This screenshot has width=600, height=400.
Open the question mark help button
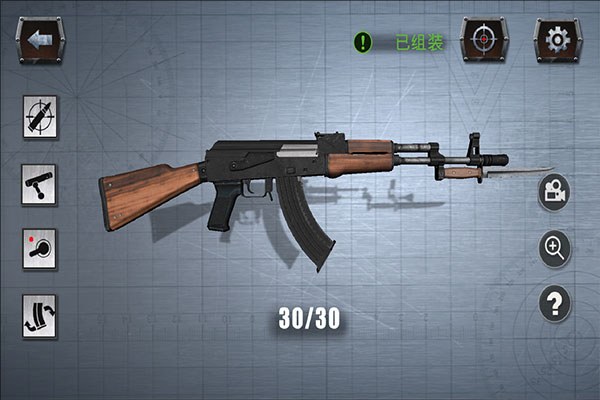coord(555,303)
